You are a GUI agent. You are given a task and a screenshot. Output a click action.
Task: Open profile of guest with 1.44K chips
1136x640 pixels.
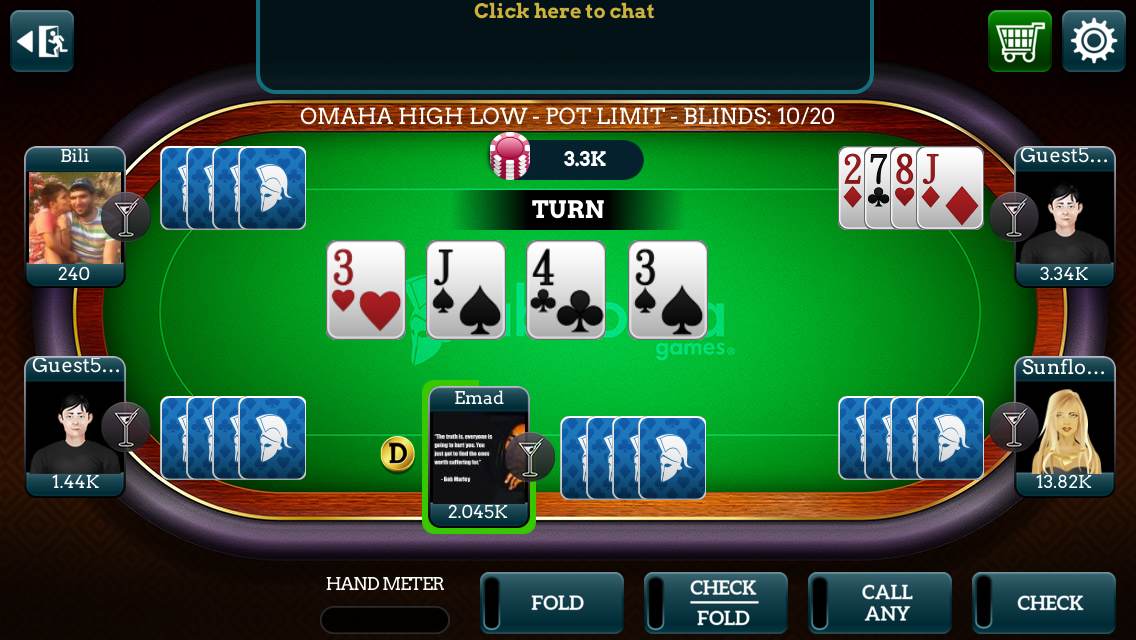click(x=74, y=427)
